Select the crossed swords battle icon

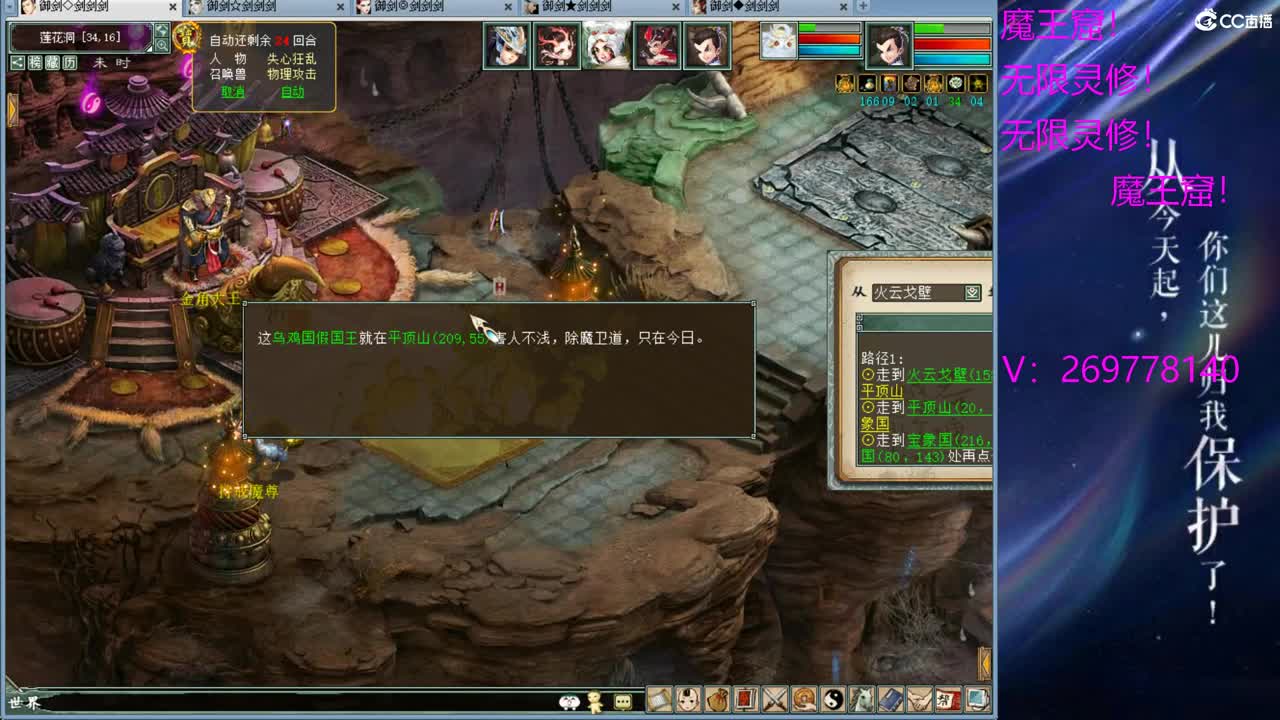coord(773,700)
